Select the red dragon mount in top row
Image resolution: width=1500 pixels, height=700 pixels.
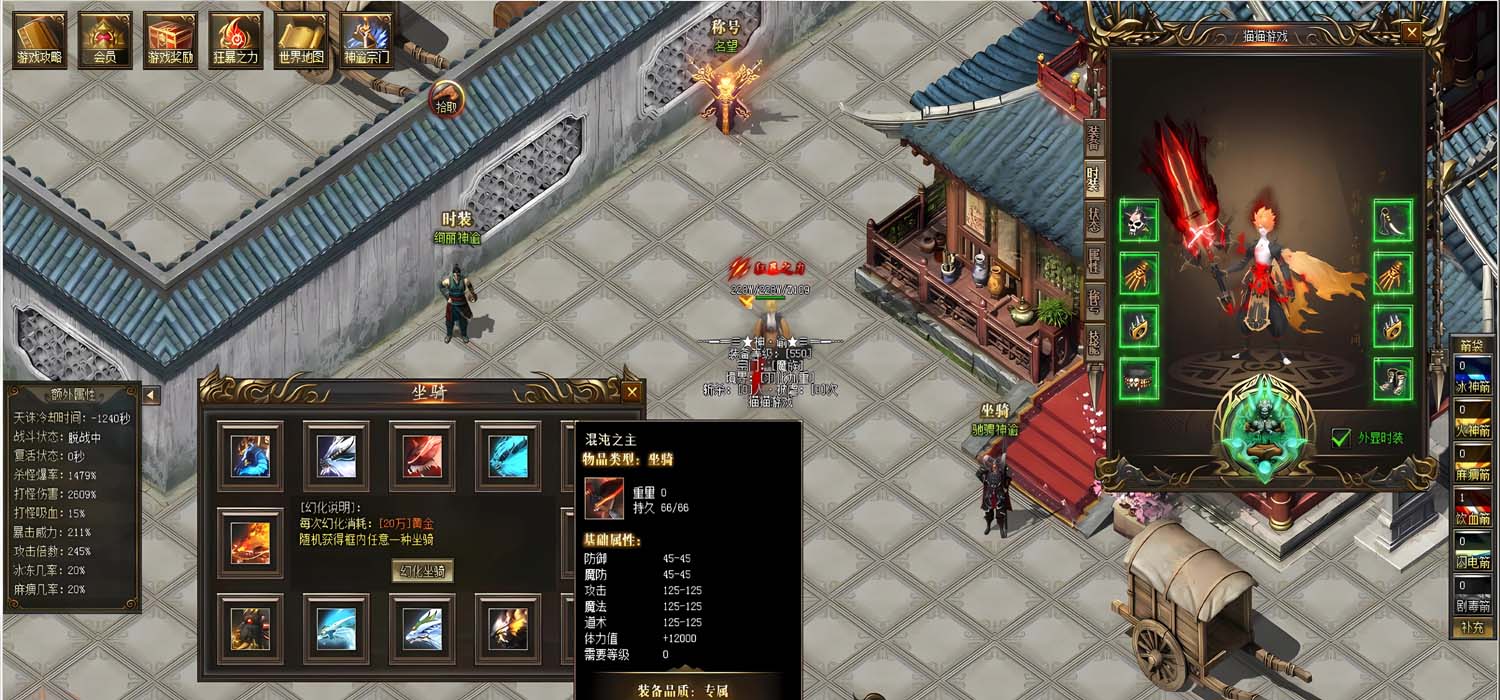pos(422,456)
